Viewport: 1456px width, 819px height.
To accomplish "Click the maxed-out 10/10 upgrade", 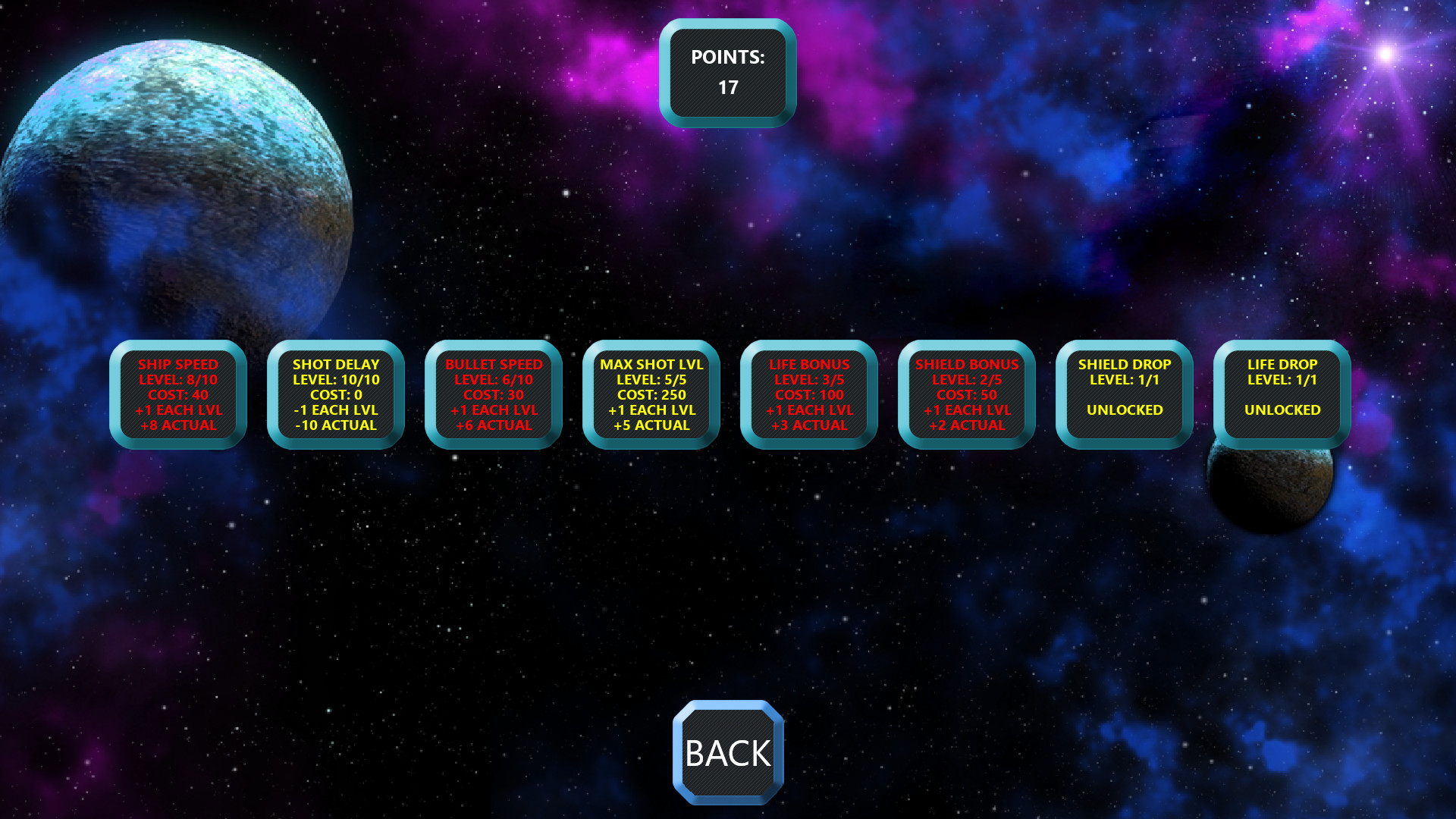I will (x=335, y=394).
